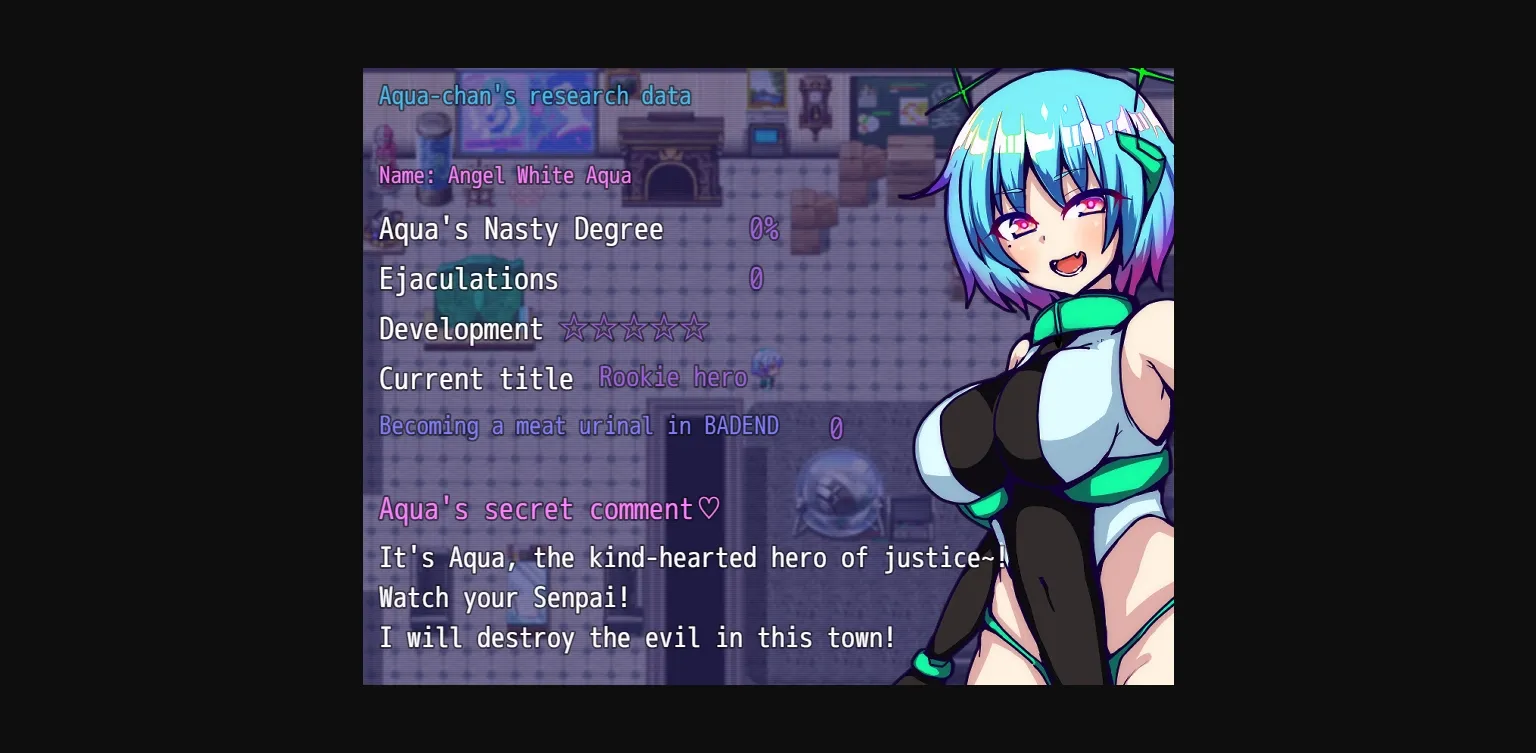Click the Rookie hero title text
This screenshot has height=753, width=1536.
tap(673, 377)
